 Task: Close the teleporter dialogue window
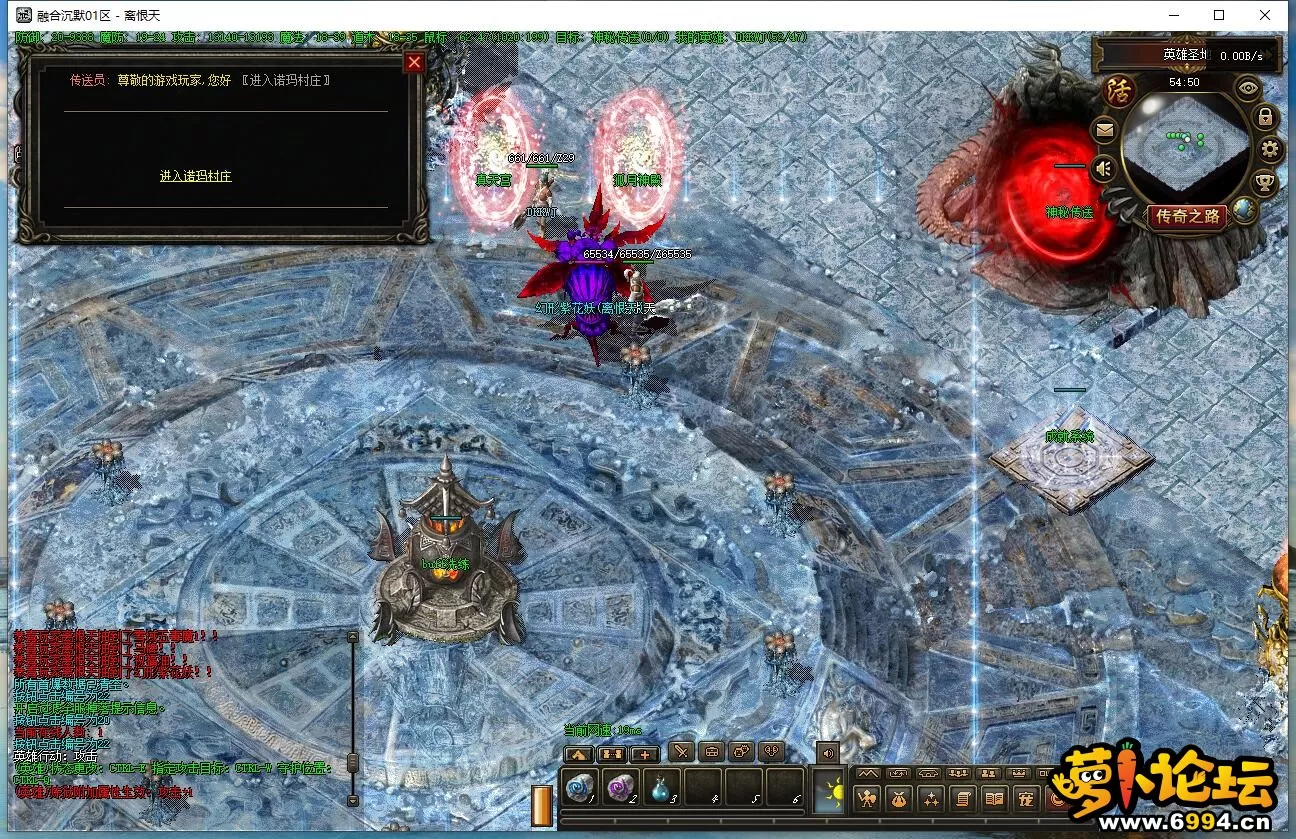[414, 62]
